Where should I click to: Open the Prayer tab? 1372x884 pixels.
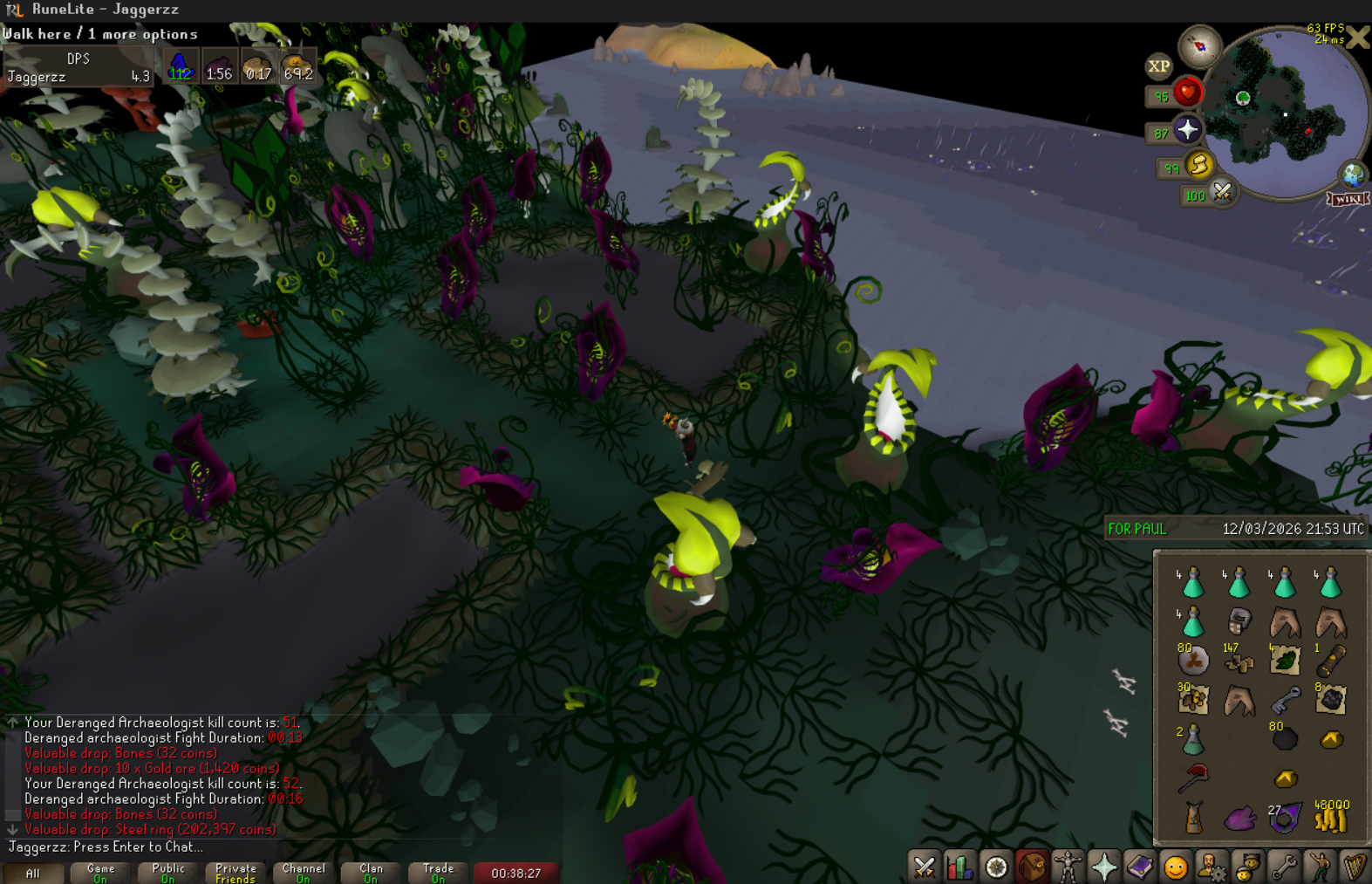[1103, 867]
